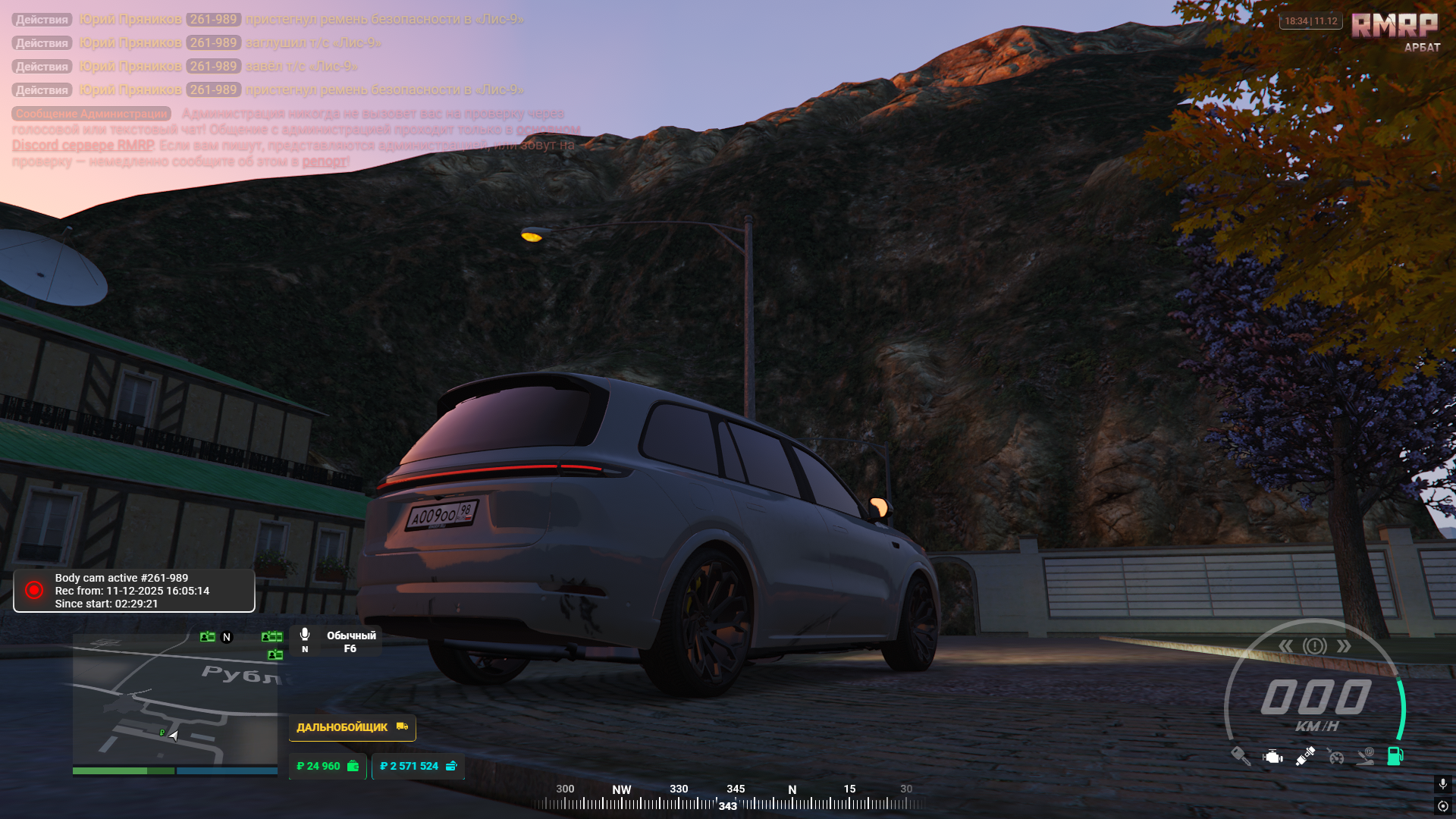Select the cash wallet icon
This screenshot has height=819, width=1456.
(353, 767)
